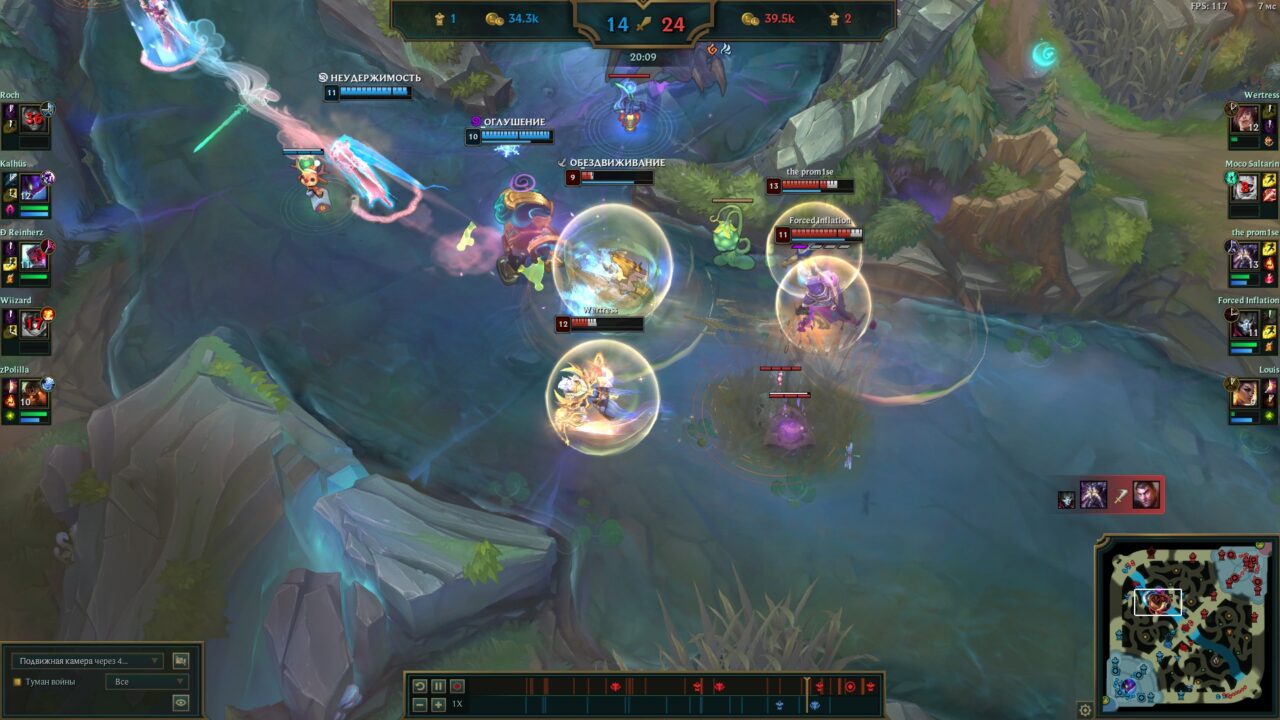Screen dimensions: 1280x720
Task: Click the camera icon beside camera dropdown
Action: click(x=181, y=661)
